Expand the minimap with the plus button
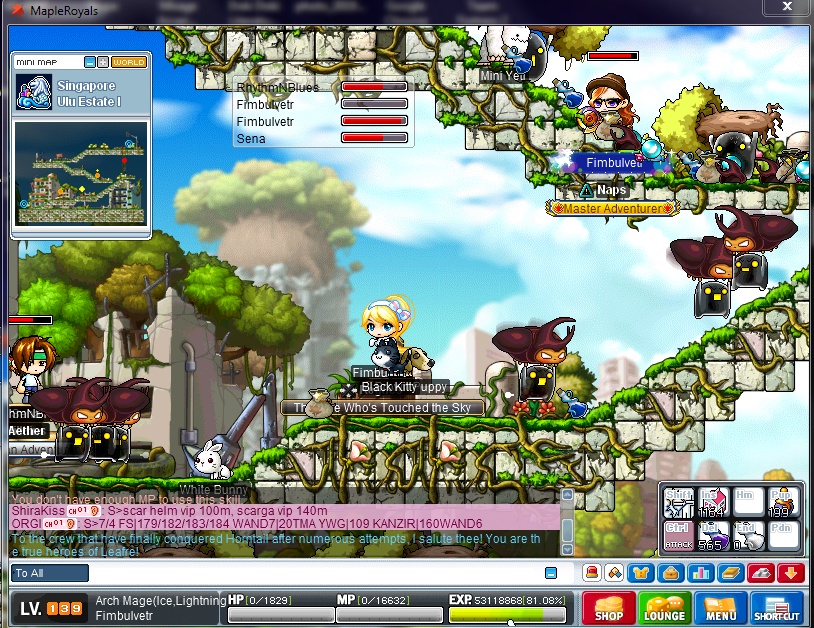The width and height of the screenshot is (814, 628). click(x=102, y=62)
